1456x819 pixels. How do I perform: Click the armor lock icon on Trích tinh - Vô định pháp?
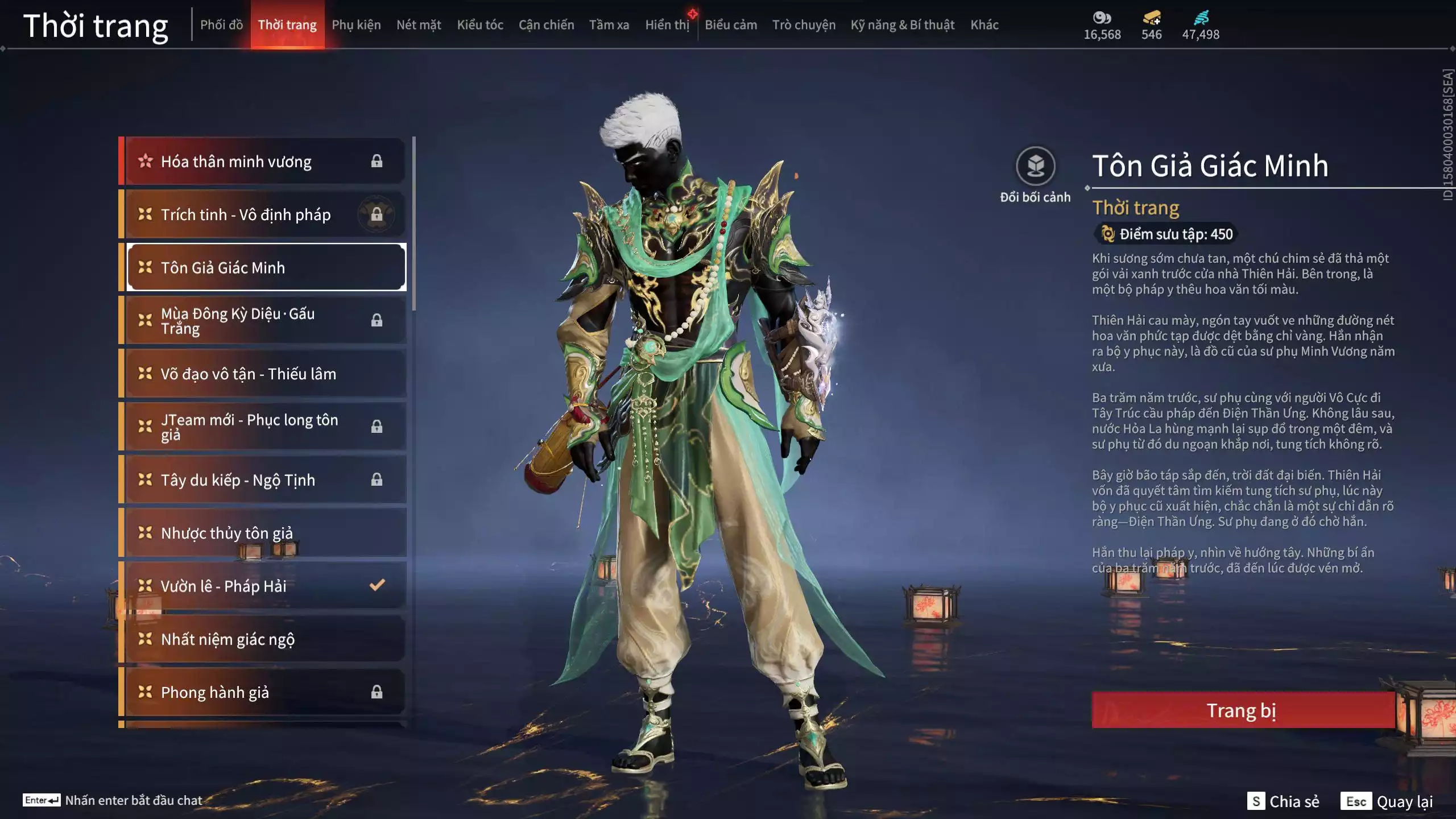377,214
